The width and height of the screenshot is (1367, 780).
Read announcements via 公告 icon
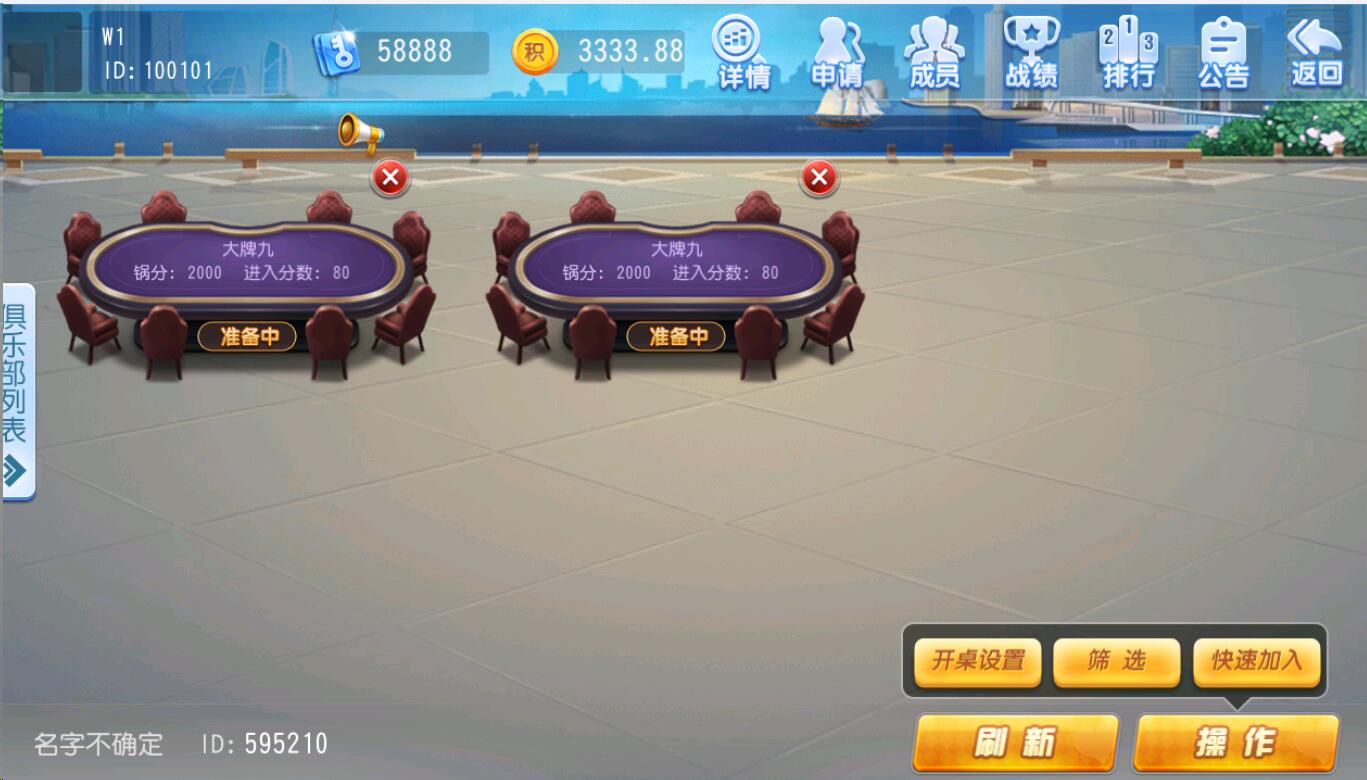[1225, 50]
